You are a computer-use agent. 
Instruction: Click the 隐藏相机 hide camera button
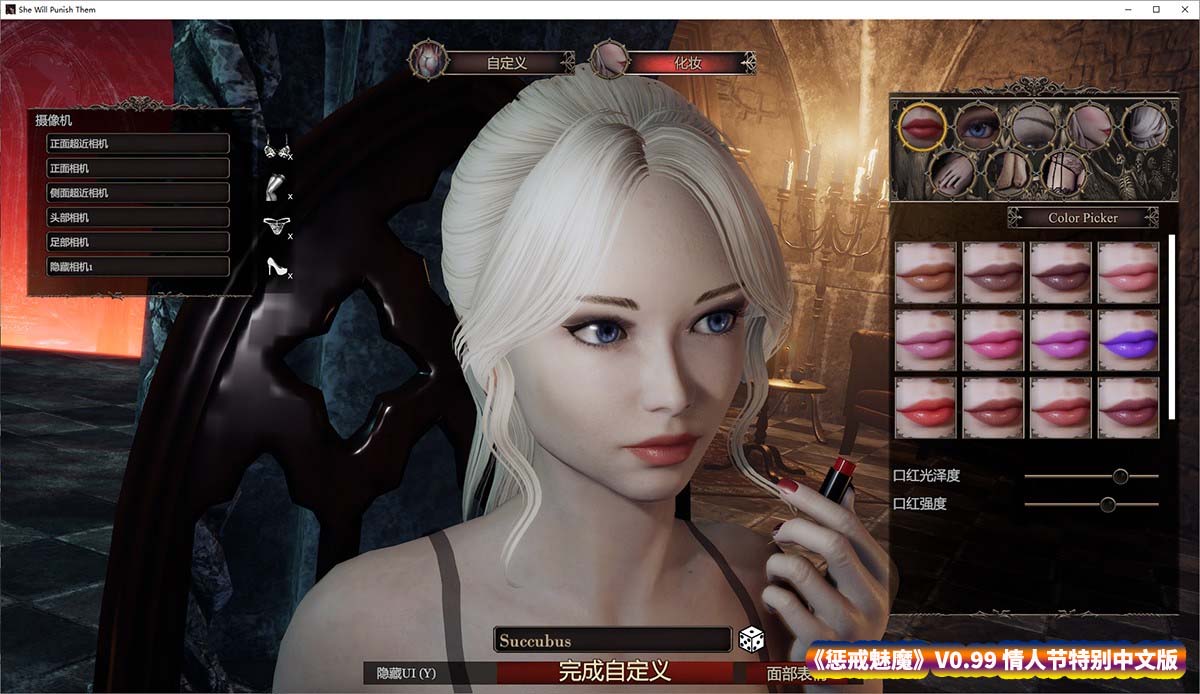(x=138, y=267)
